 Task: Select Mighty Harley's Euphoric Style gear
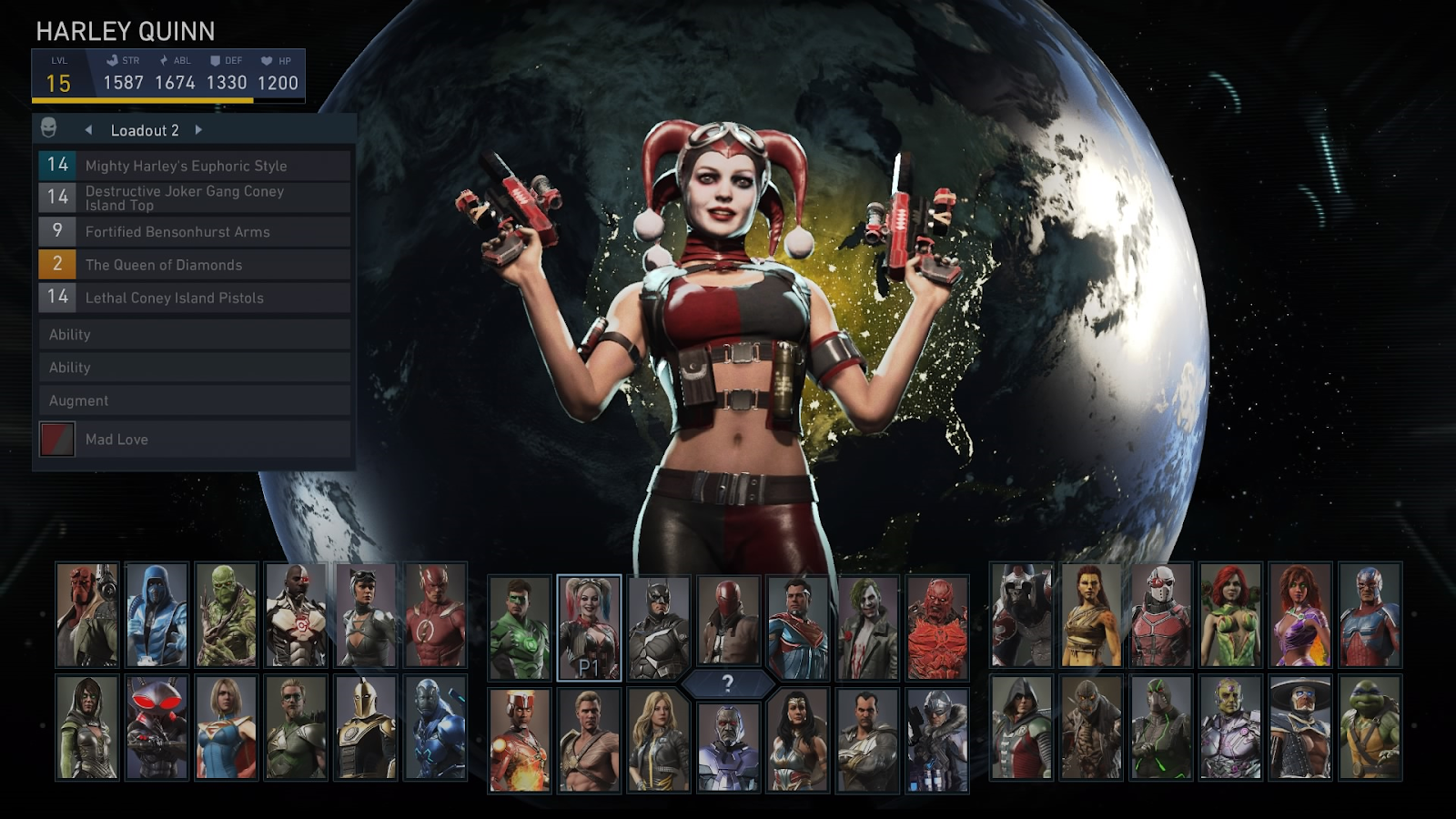pos(194,166)
